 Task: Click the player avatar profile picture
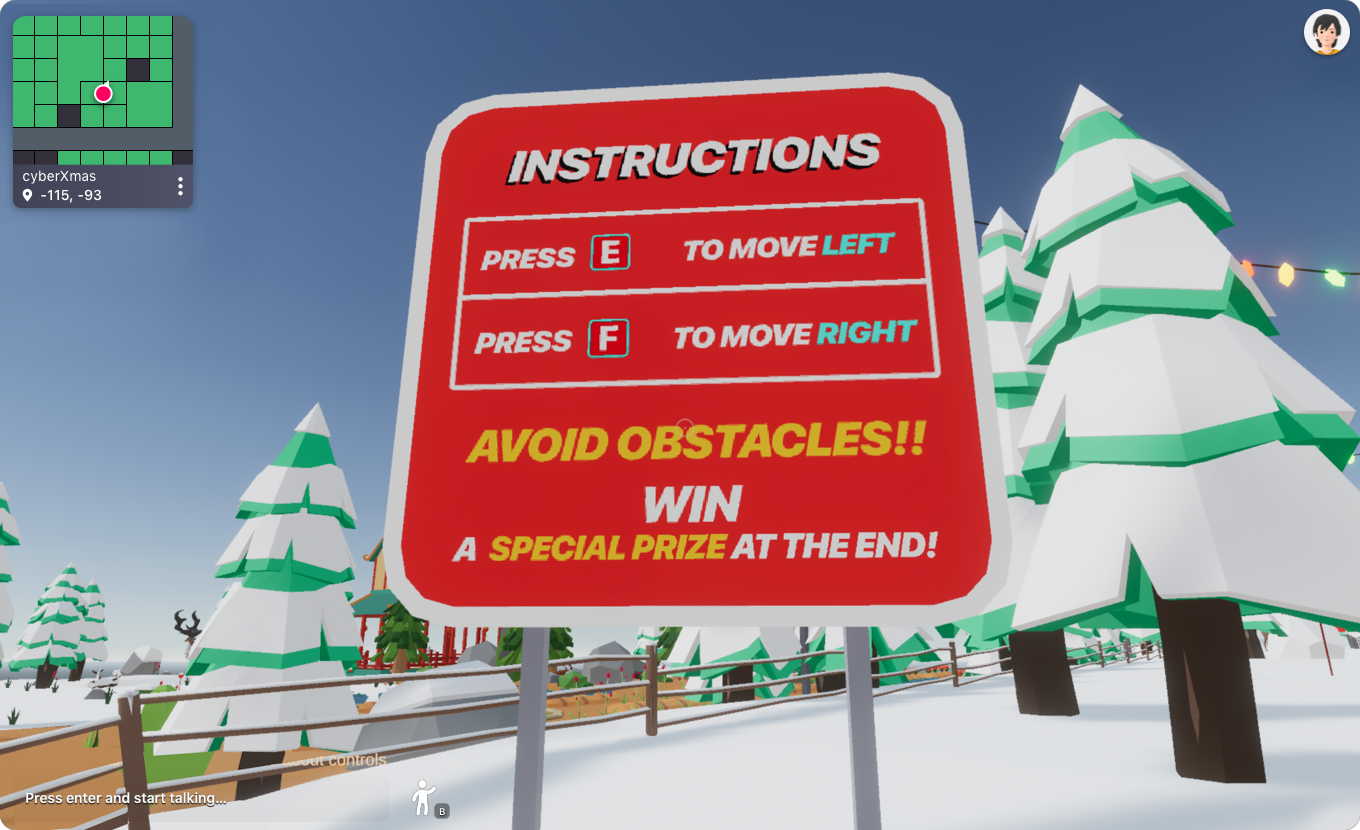(1327, 32)
